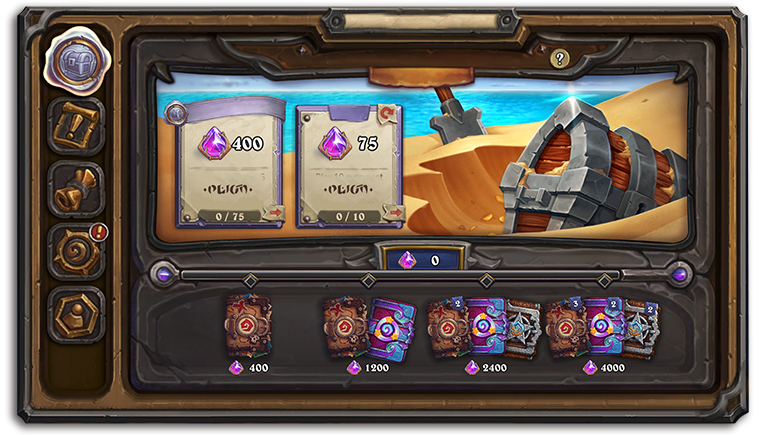
Task: Open the swirl tab with alert badge
Action: [x=76, y=251]
